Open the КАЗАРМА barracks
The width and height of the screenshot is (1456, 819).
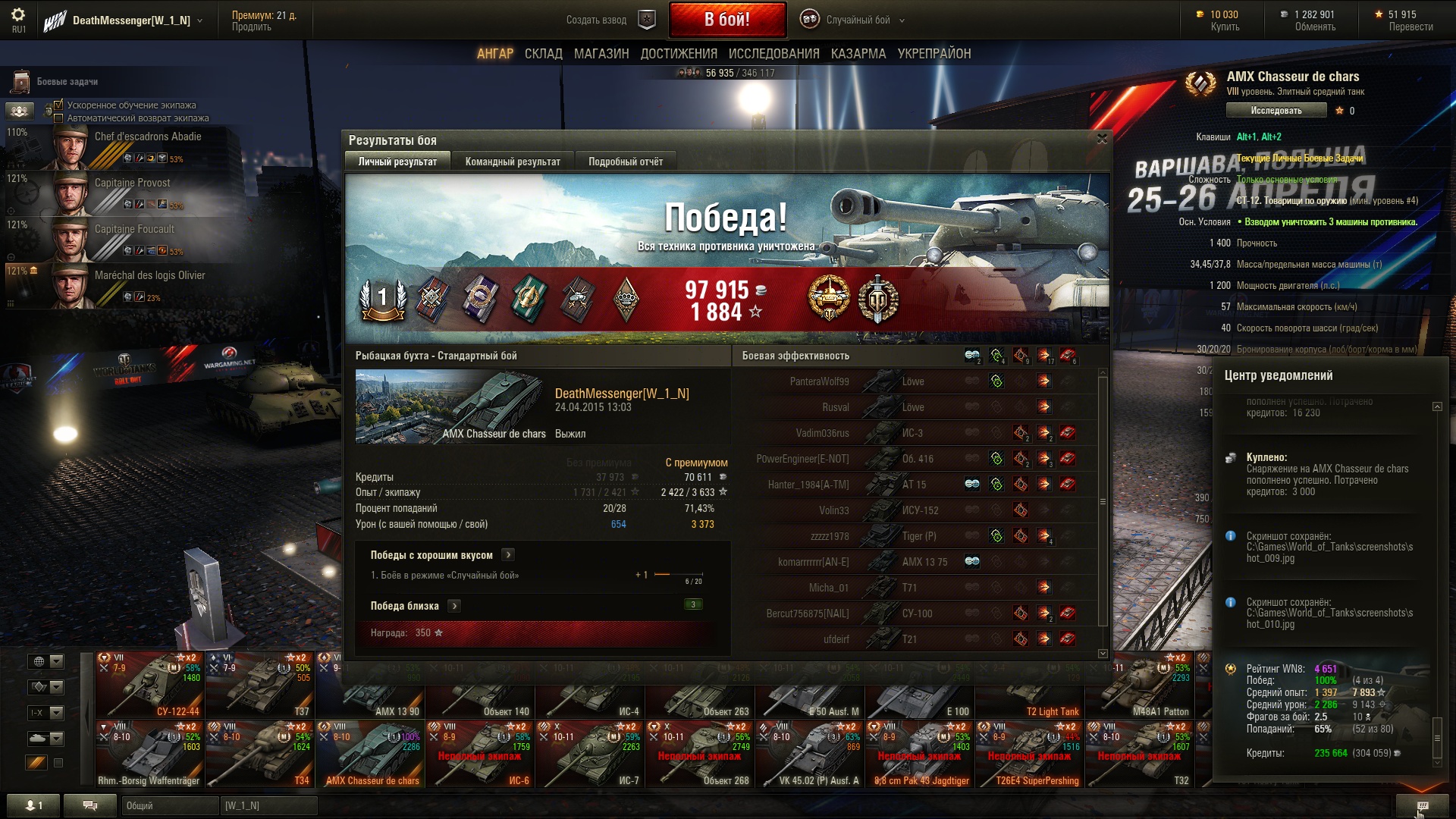tap(858, 54)
